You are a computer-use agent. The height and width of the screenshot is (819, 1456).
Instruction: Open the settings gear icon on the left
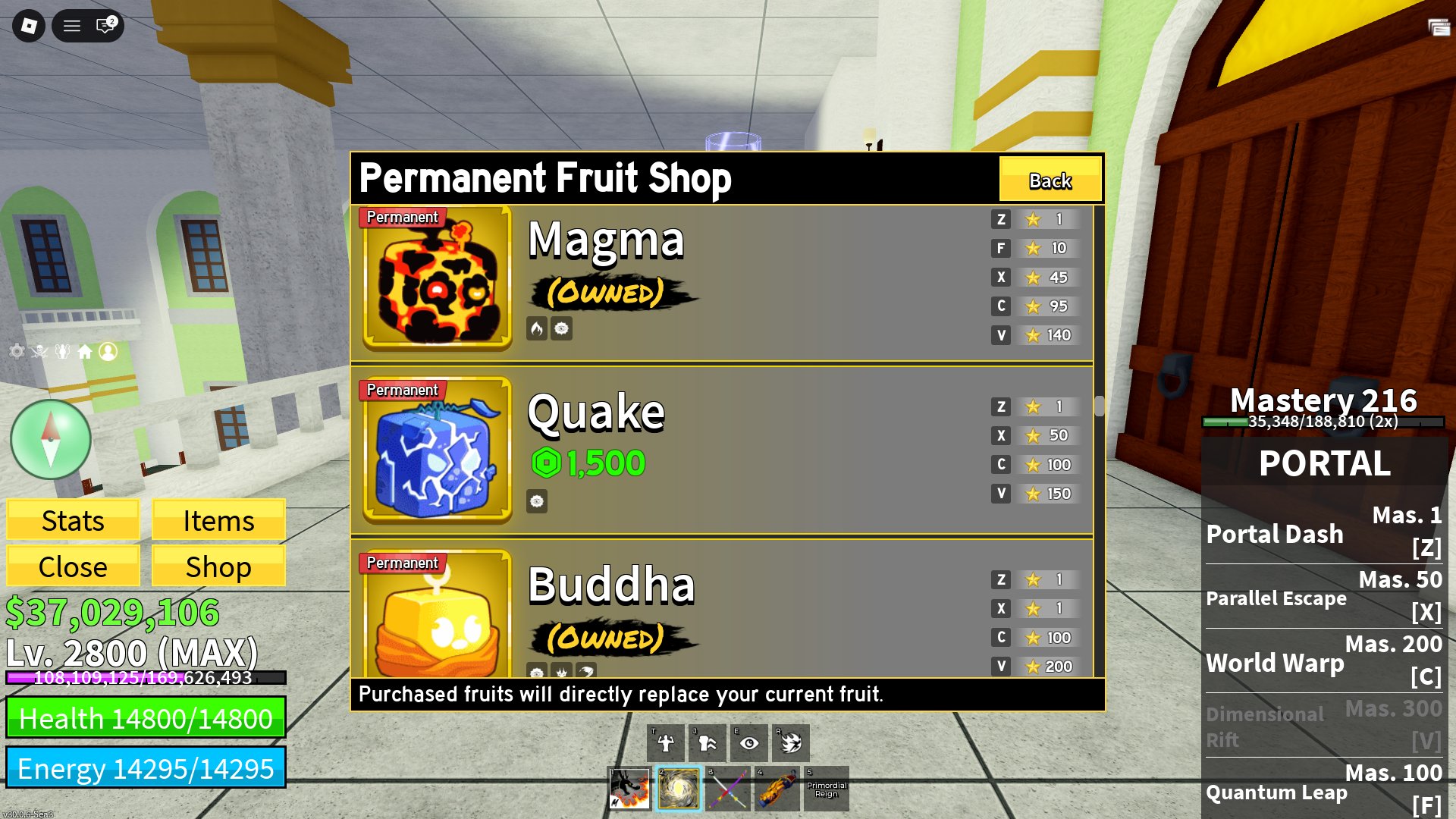[17, 353]
